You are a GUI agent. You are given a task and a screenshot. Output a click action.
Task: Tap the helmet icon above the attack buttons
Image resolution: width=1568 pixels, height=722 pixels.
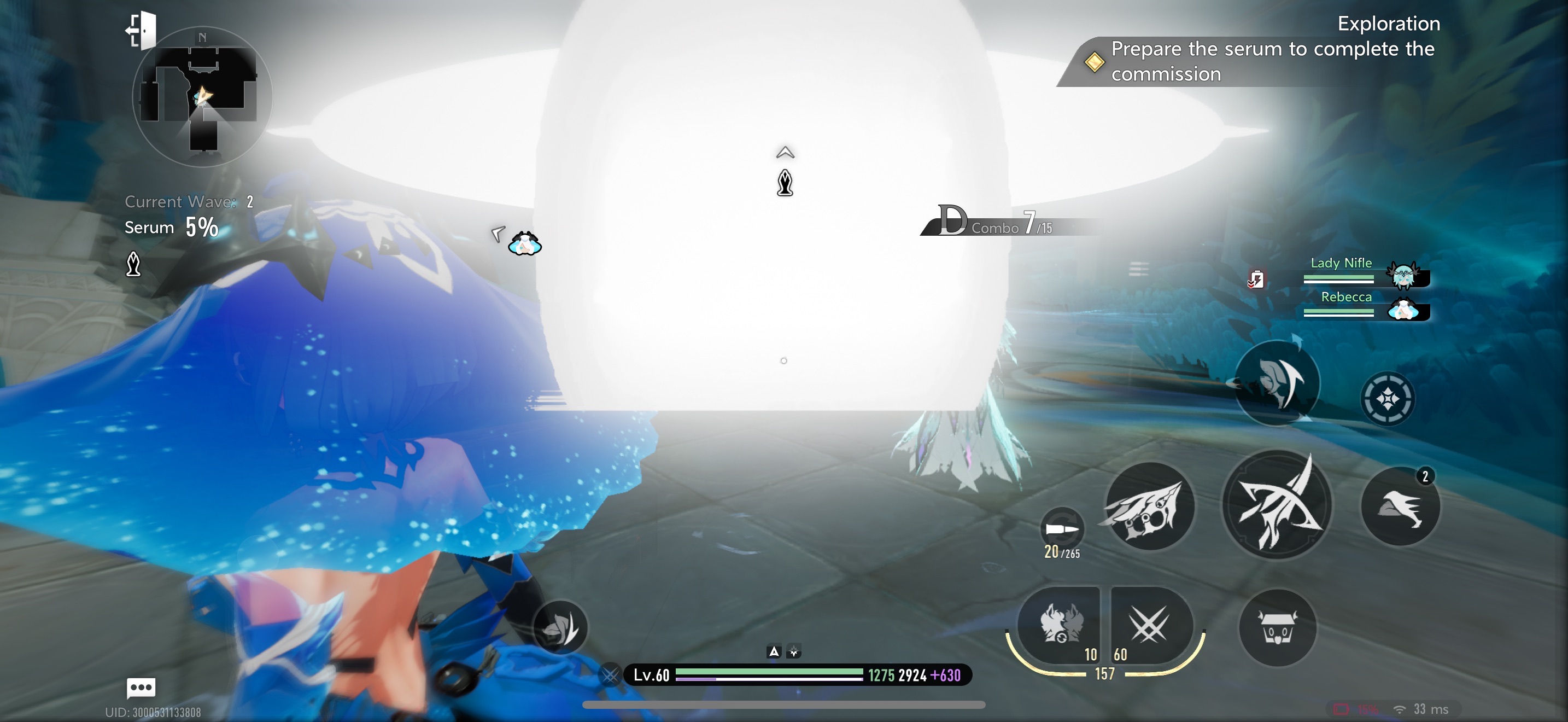(x=1277, y=383)
